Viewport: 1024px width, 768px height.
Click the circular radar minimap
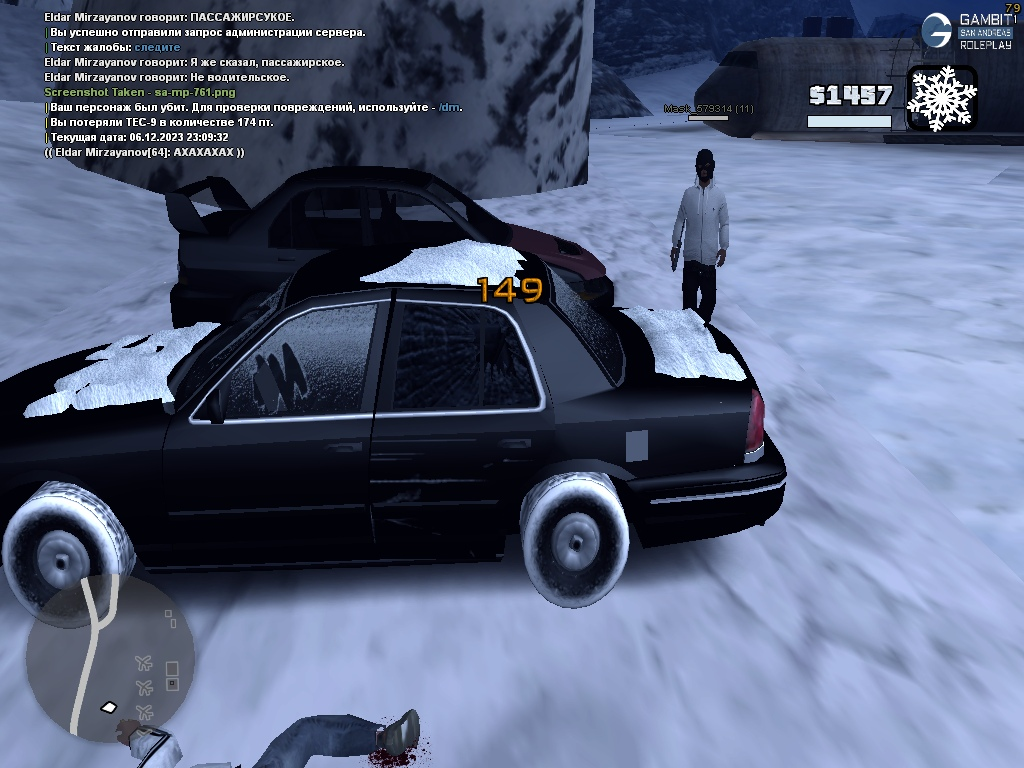pos(110,658)
